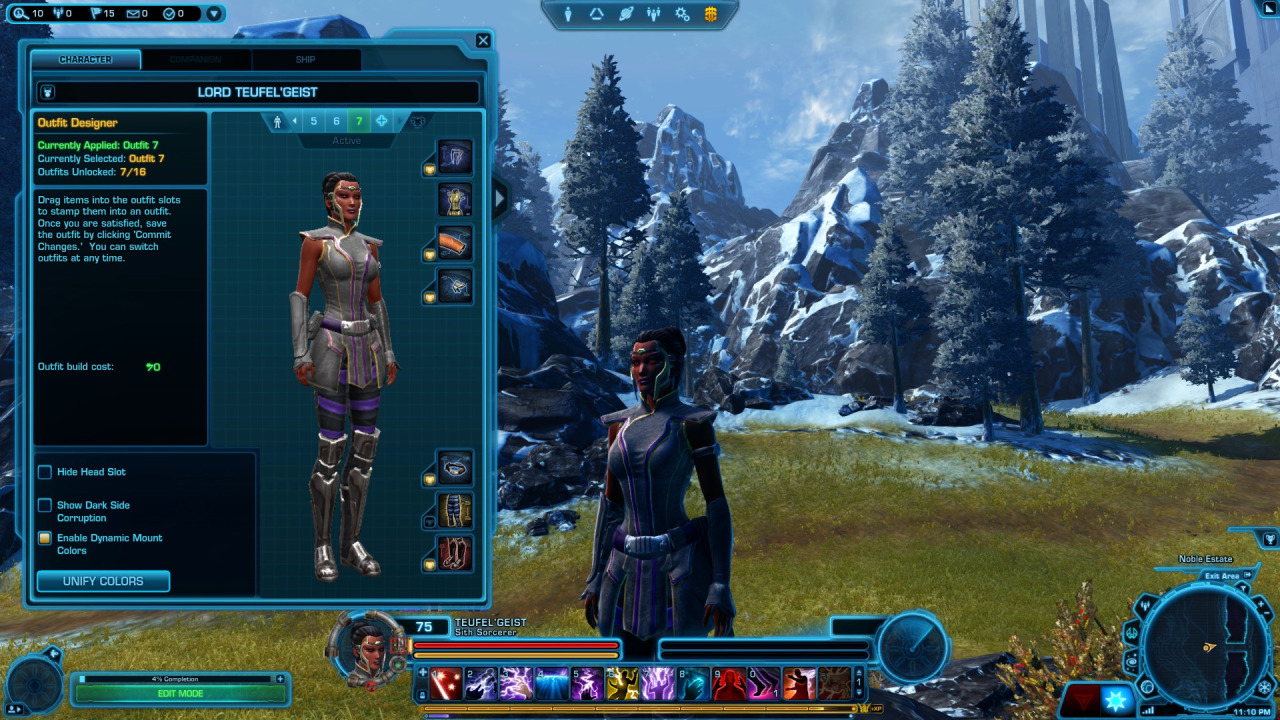This screenshot has height=720, width=1280.
Task: Enable the Hide Head Slot checkbox
Action: [44, 472]
